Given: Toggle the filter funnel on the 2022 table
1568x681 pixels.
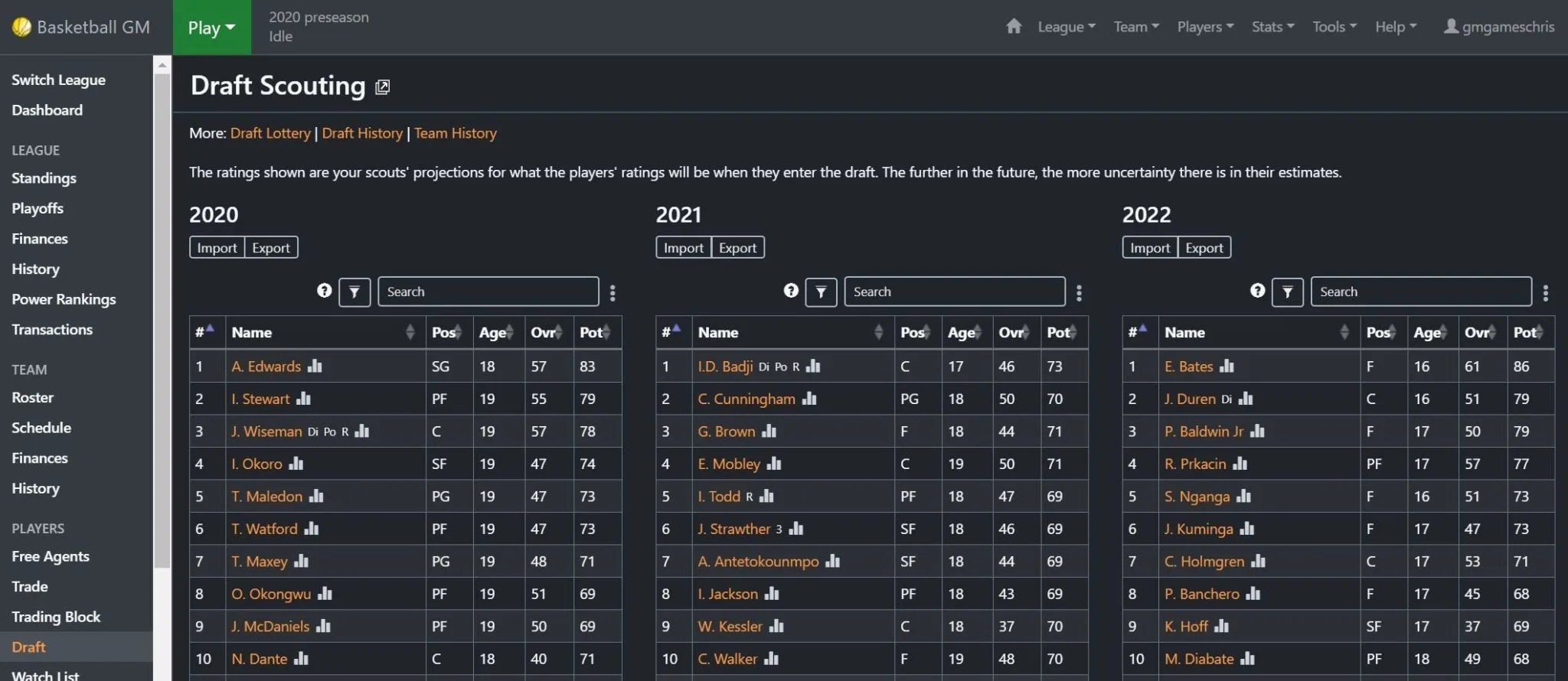Looking at the screenshot, I should pyautogui.click(x=1288, y=292).
